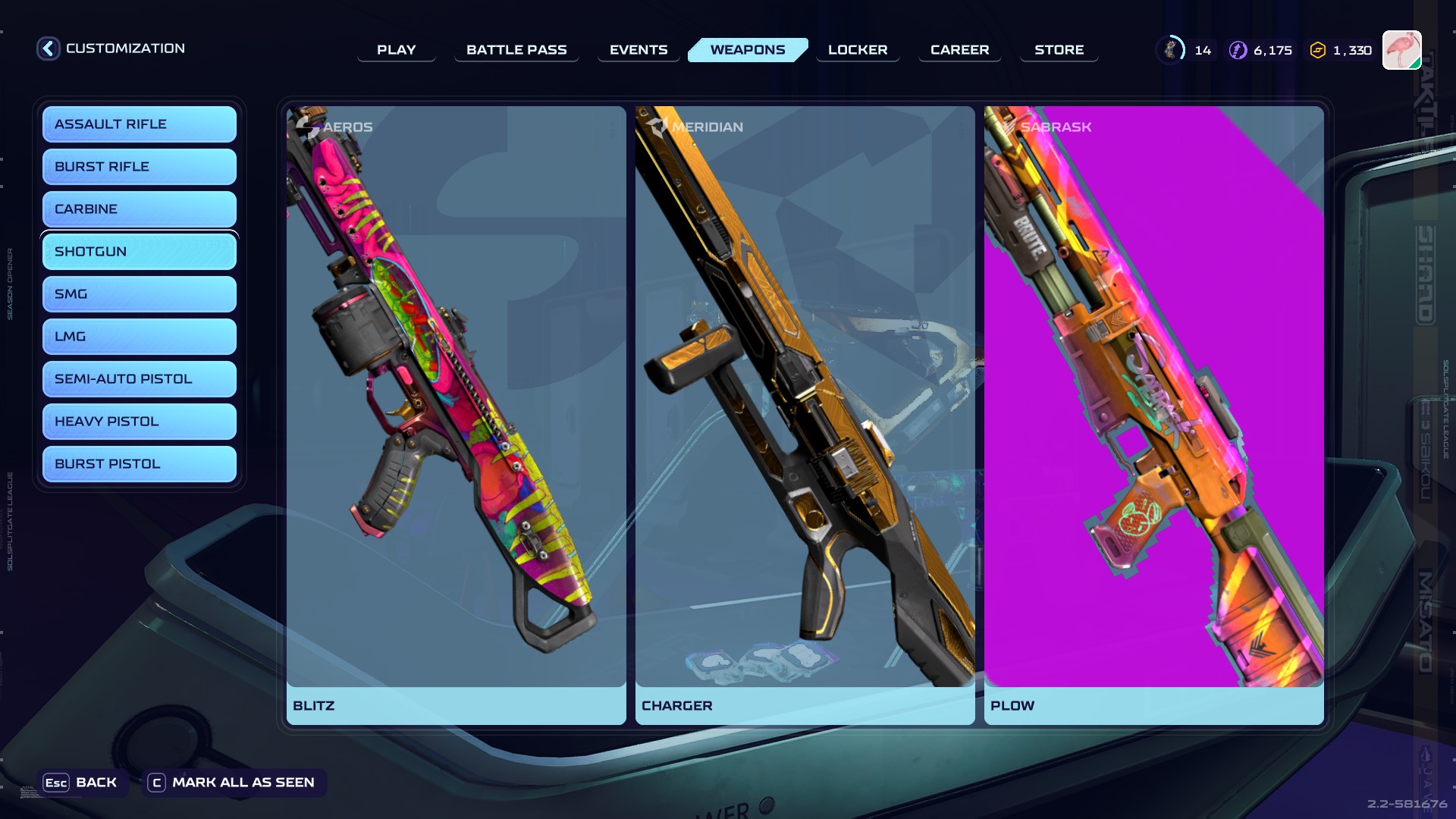Image resolution: width=1456 pixels, height=819 pixels.
Task: Choose the LMG category
Action: [x=140, y=337]
